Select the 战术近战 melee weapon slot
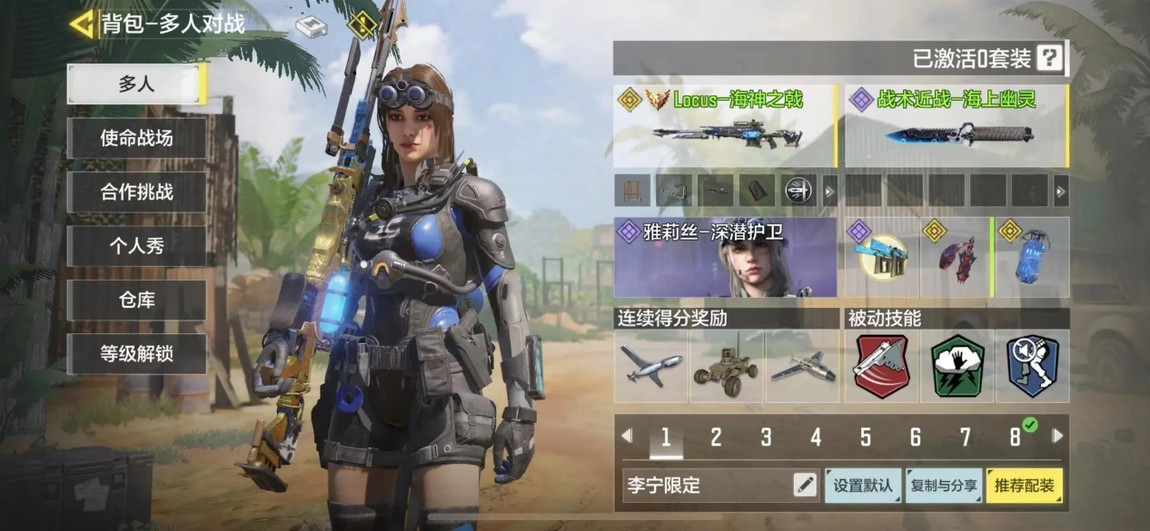This screenshot has width=1150, height=531. tap(956, 126)
